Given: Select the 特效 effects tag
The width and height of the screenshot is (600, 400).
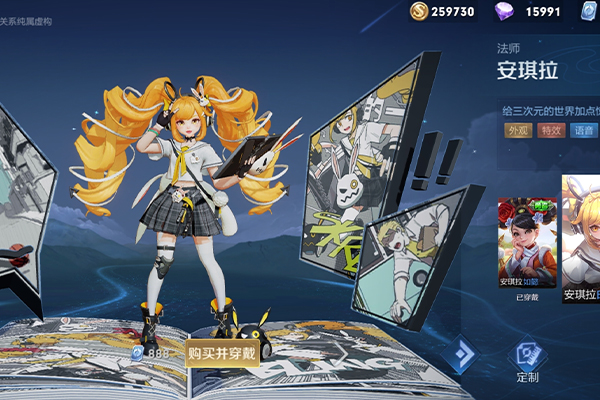Looking at the screenshot, I should pyautogui.click(x=551, y=130).
